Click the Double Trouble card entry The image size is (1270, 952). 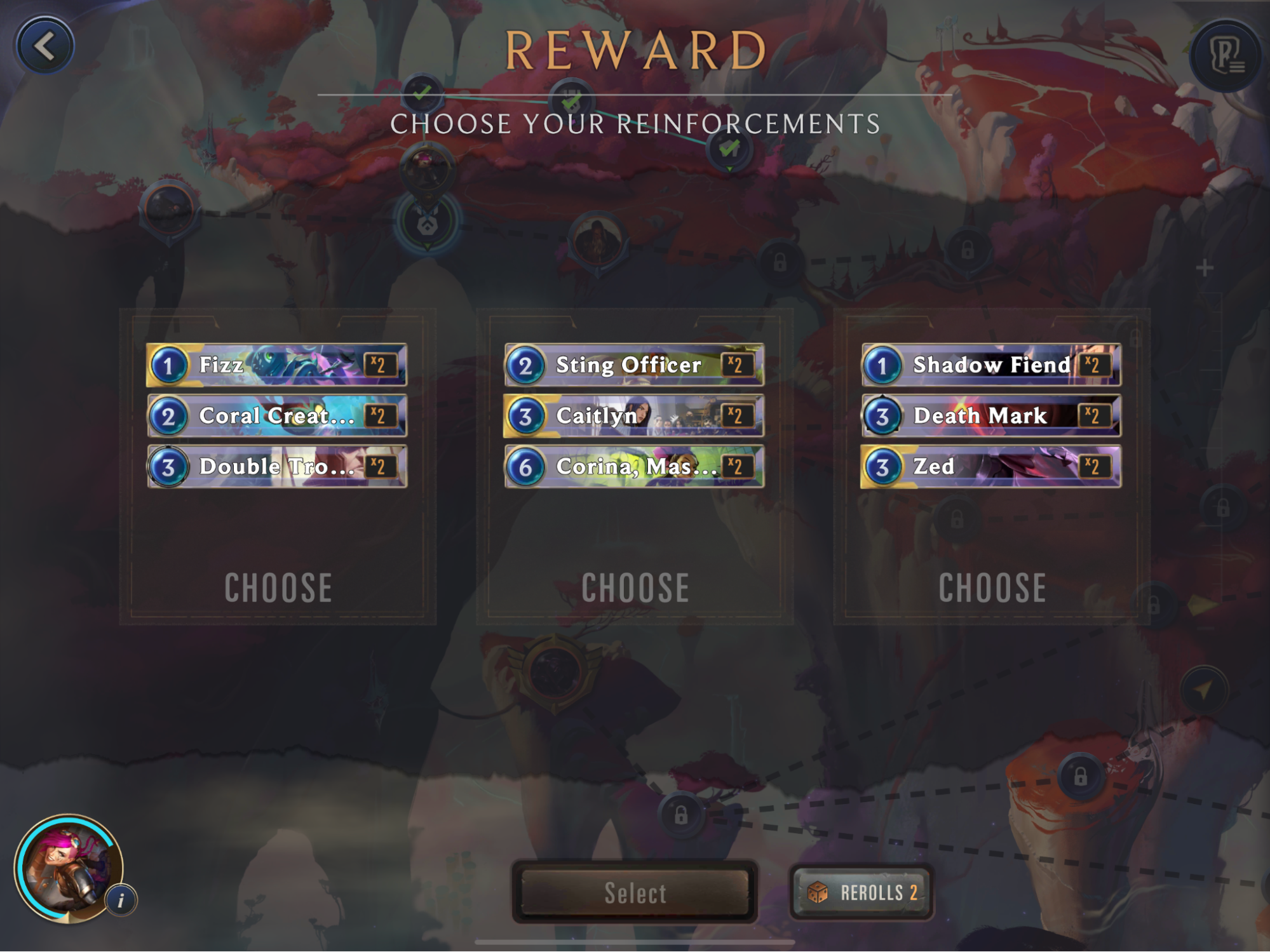277,467
